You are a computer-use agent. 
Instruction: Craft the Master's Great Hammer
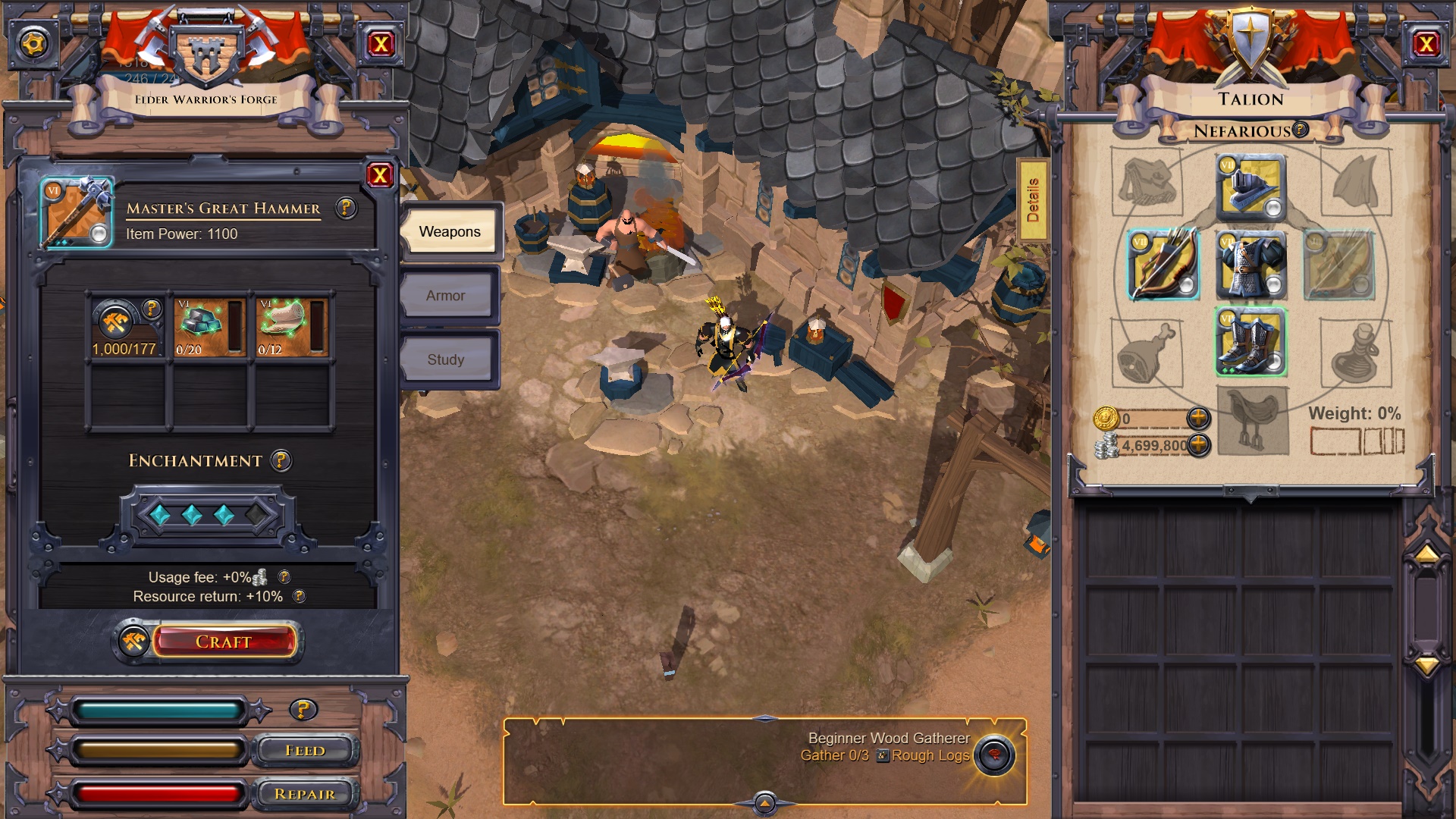(223, 642)
